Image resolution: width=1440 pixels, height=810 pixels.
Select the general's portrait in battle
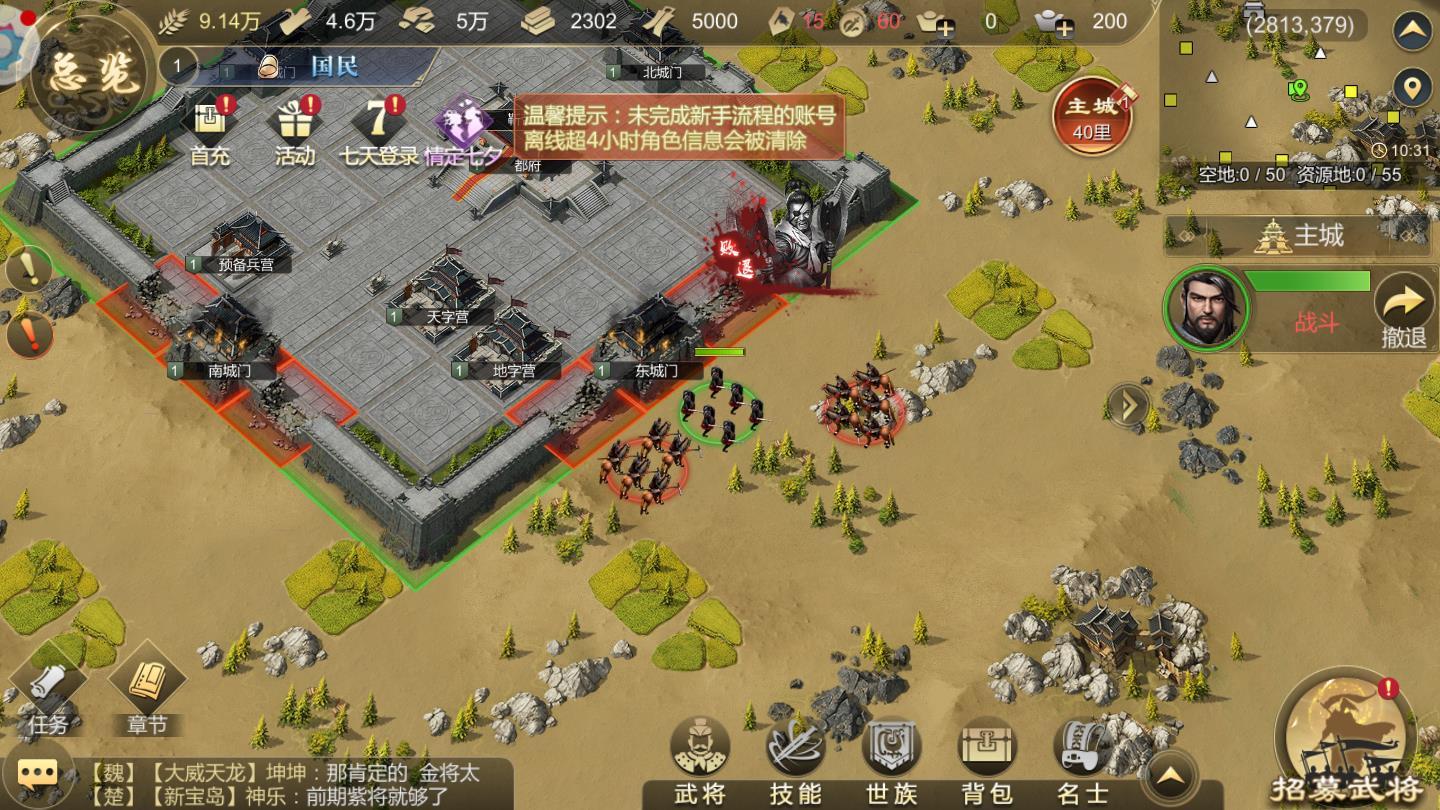point(1208,307)
